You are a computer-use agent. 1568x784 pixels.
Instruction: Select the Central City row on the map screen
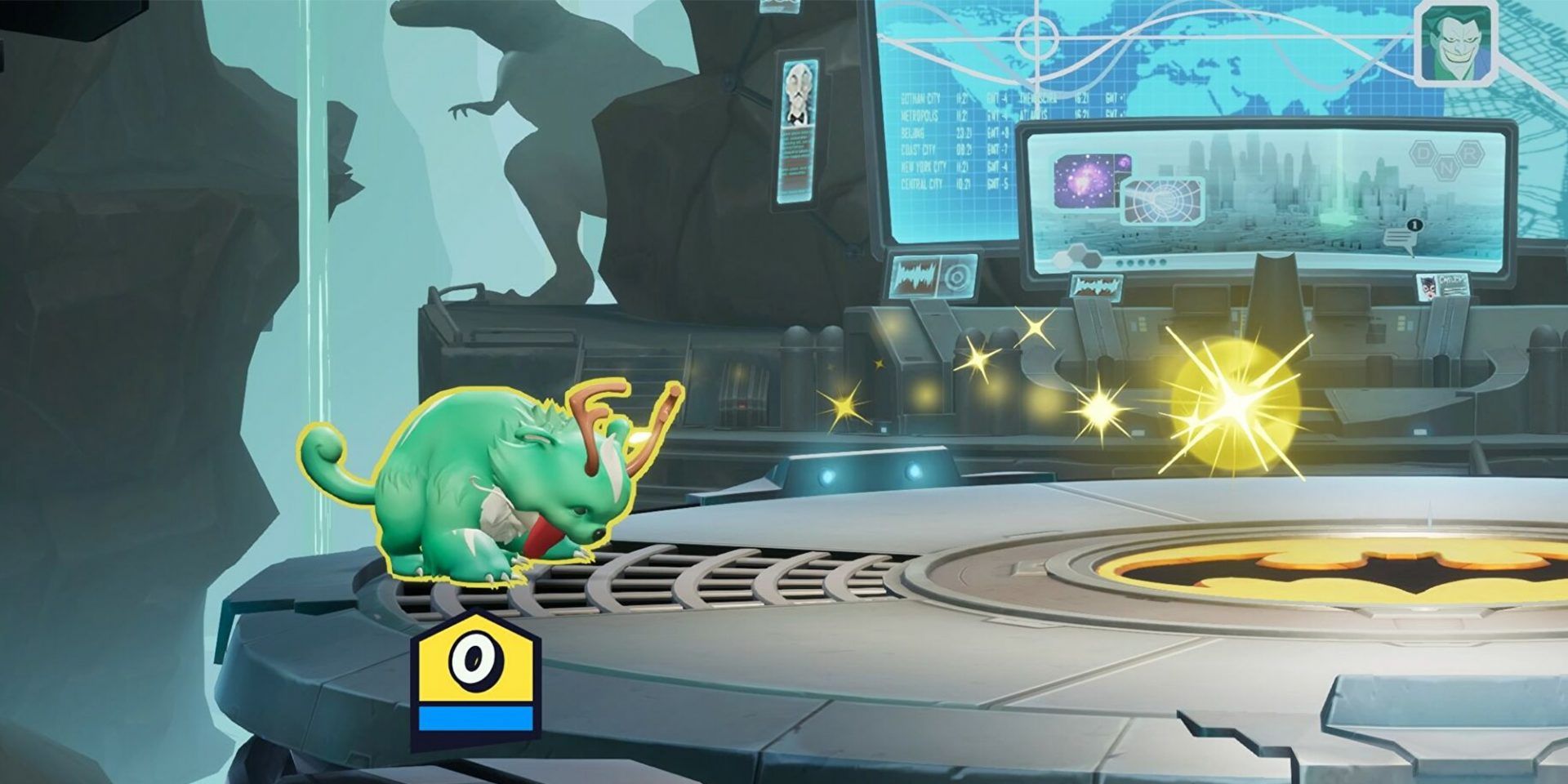[923, 182]
